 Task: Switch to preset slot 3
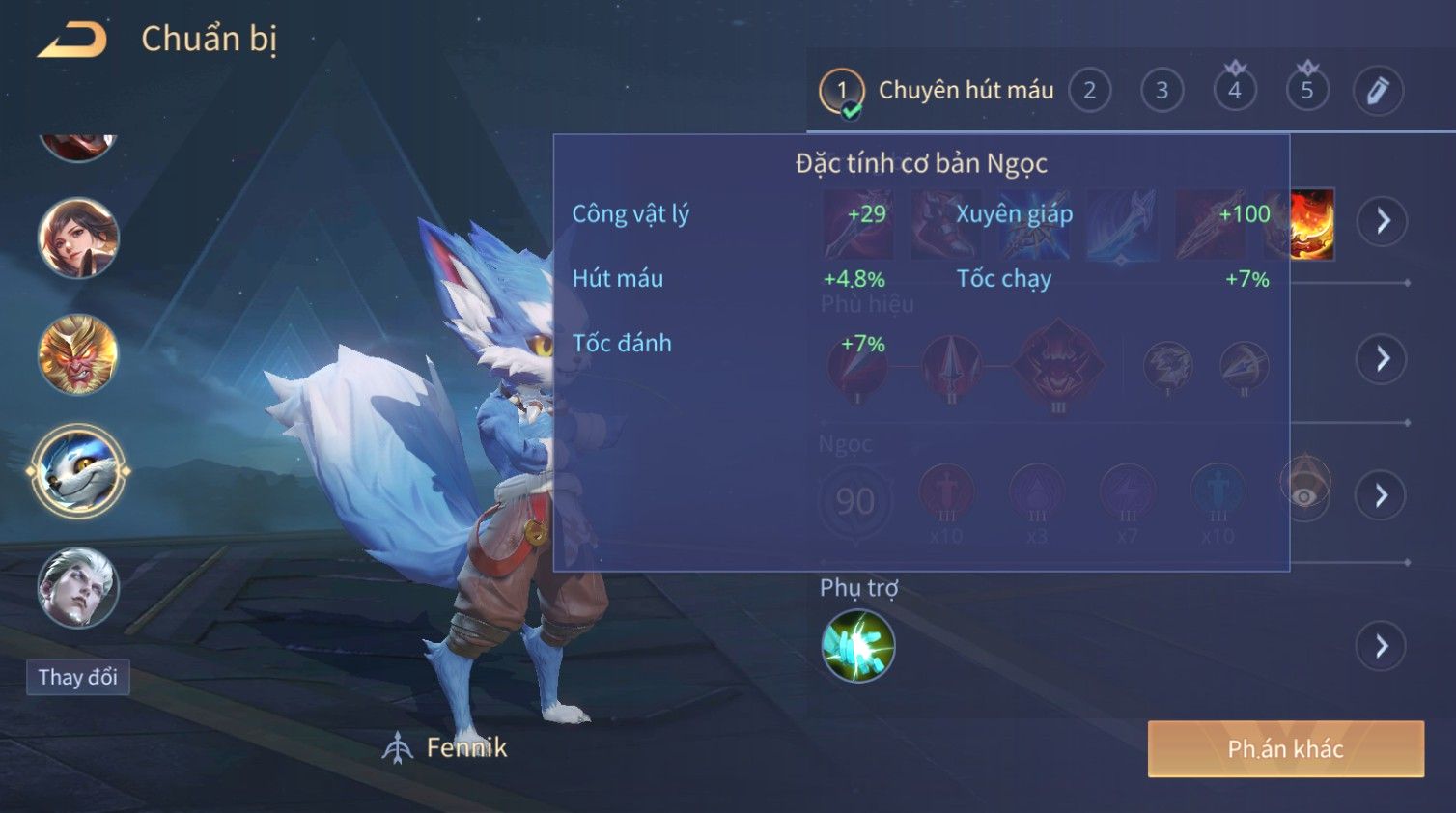(x=1162, y=91)
